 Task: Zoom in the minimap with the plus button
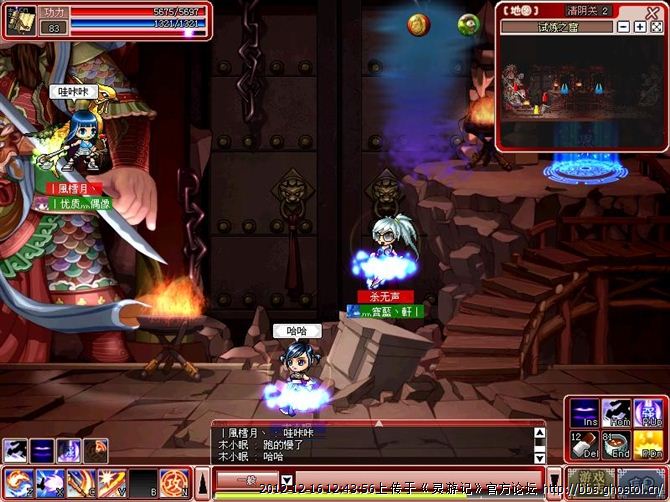coord(639,26)
